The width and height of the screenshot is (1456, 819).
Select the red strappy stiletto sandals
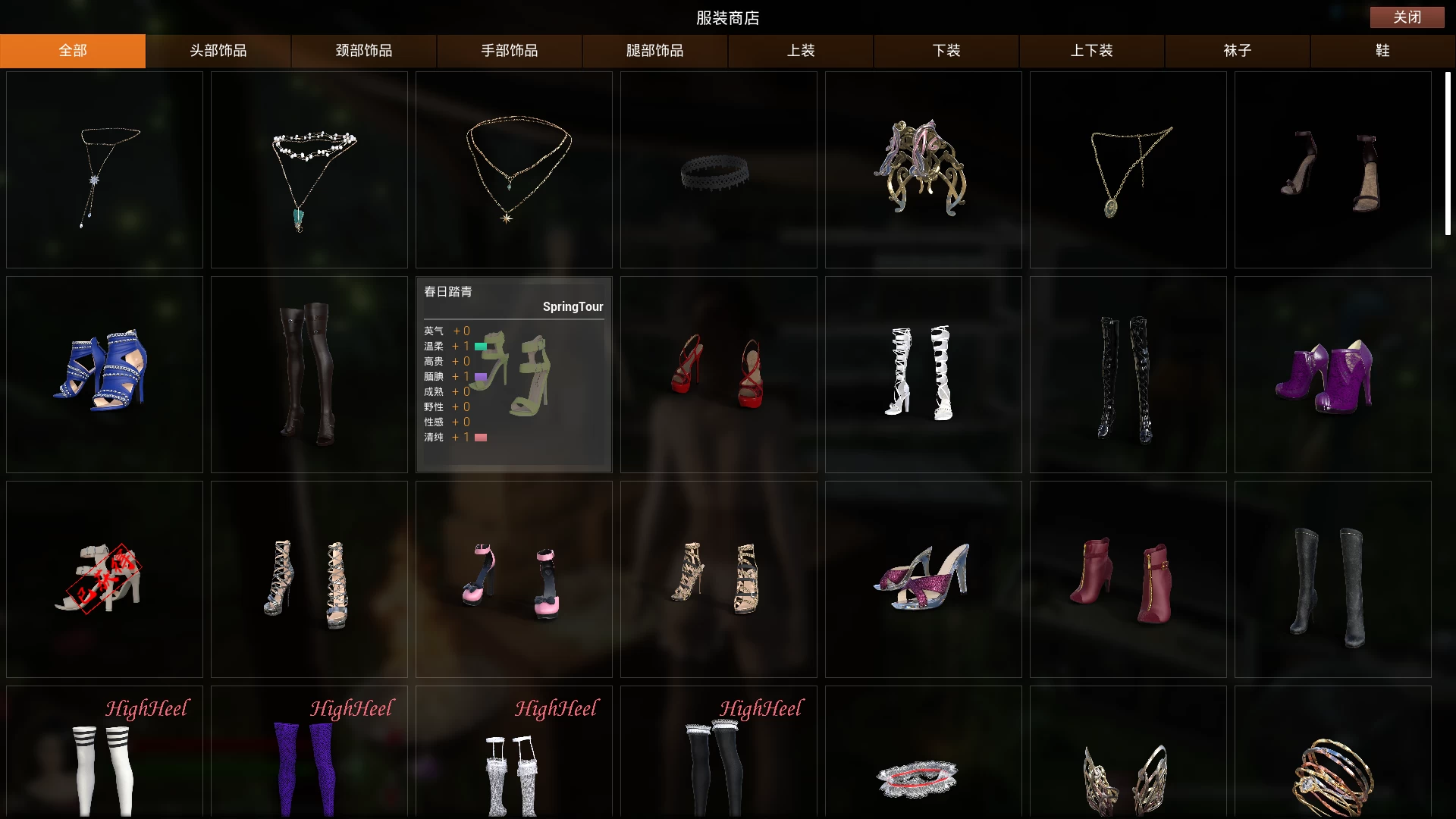click(x=718, y=375)
